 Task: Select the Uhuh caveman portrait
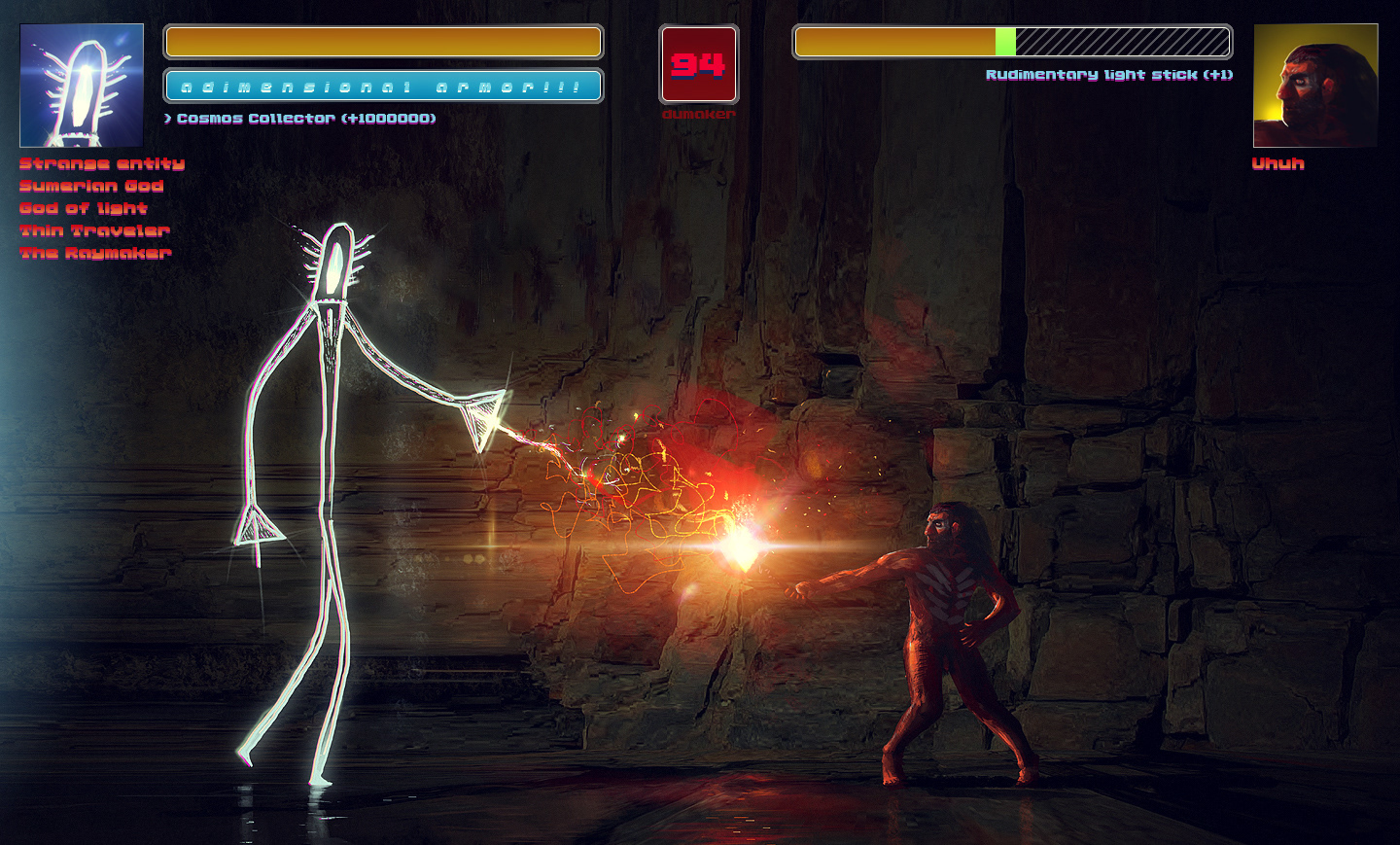coord(1315,86)
